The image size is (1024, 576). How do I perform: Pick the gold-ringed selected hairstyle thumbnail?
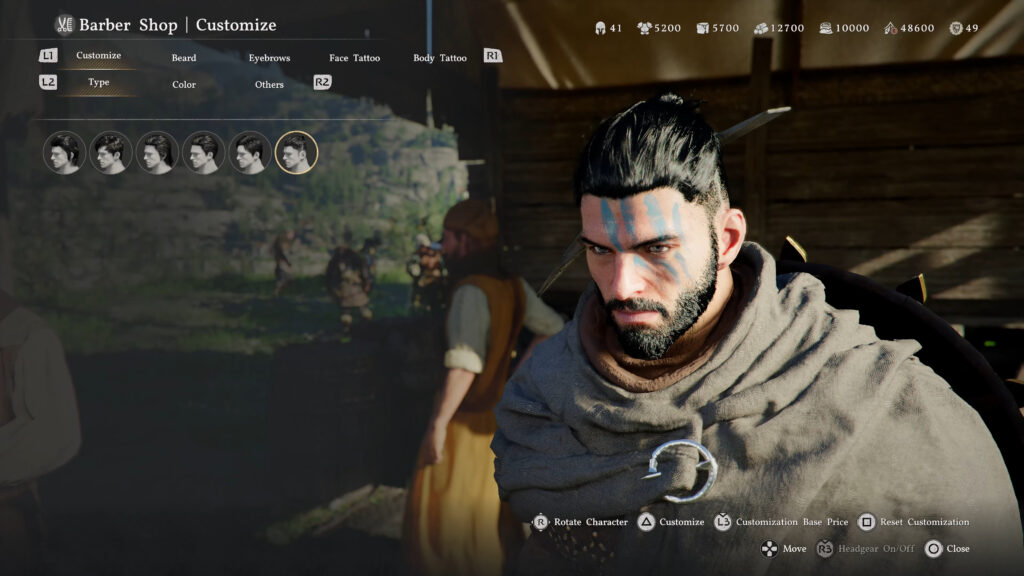coord(296,153)
